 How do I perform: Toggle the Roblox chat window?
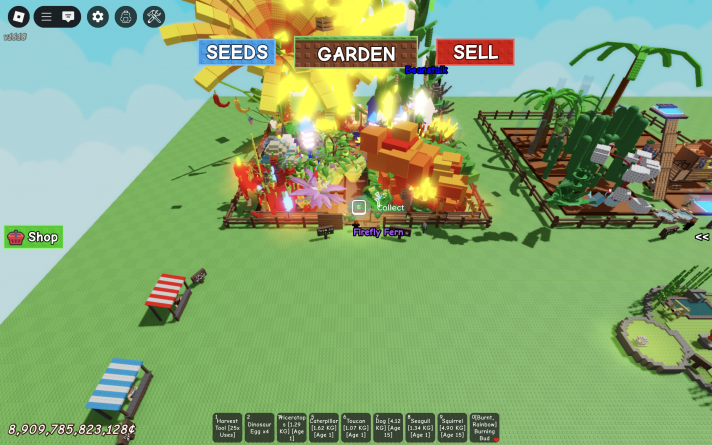[68, 17]
